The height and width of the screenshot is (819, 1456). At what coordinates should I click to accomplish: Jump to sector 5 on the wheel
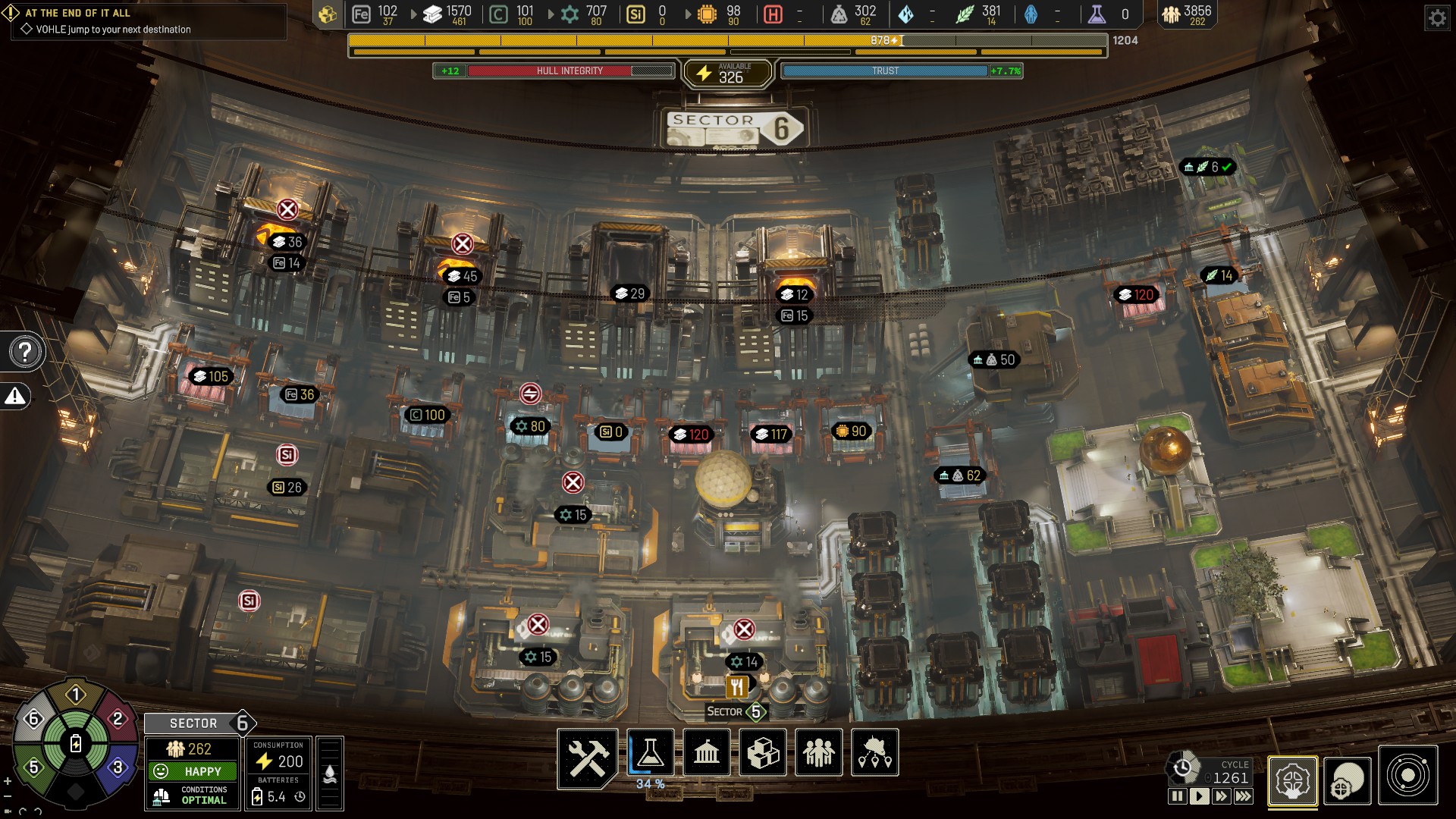33,767
